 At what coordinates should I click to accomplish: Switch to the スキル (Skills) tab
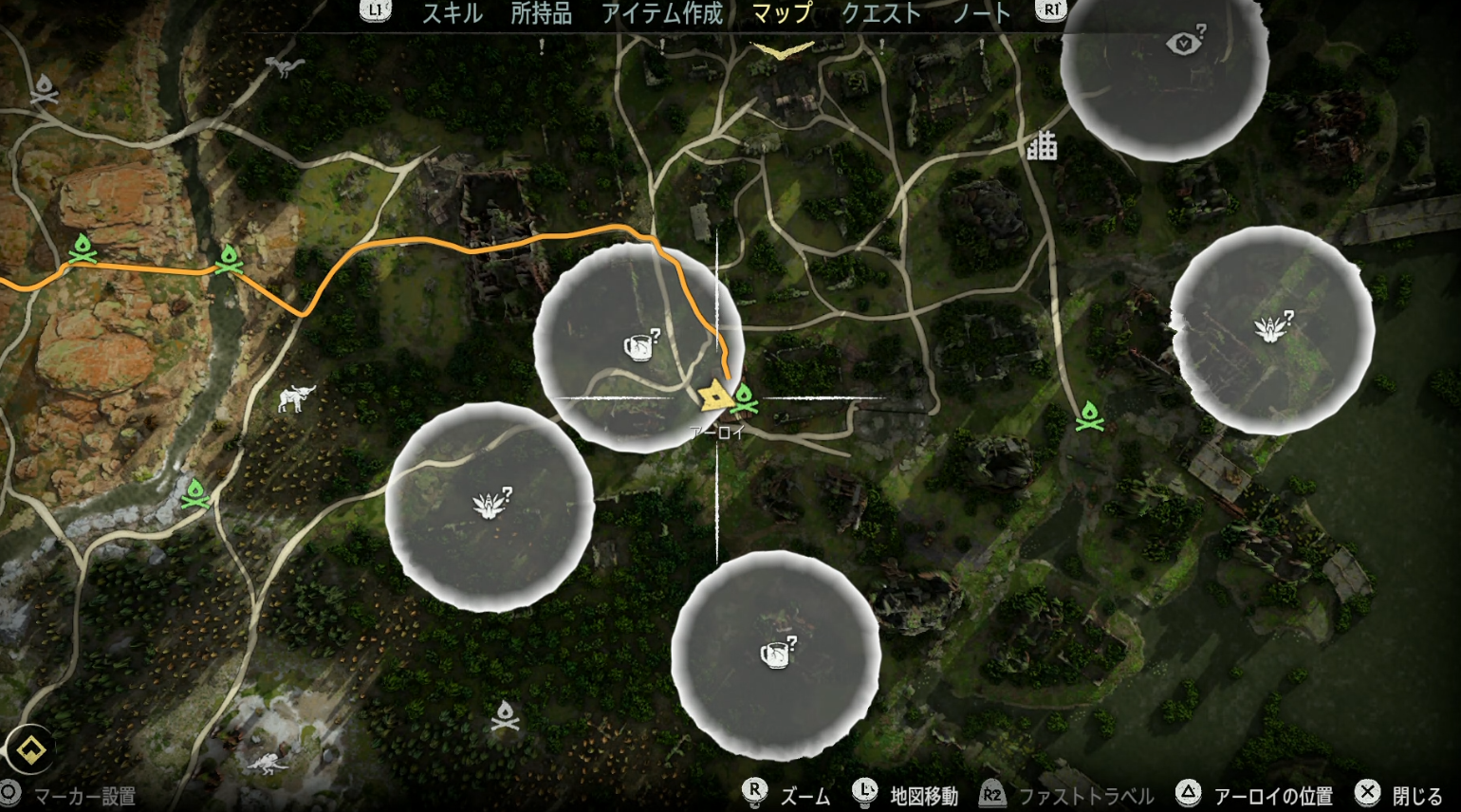tap(453, 13)
